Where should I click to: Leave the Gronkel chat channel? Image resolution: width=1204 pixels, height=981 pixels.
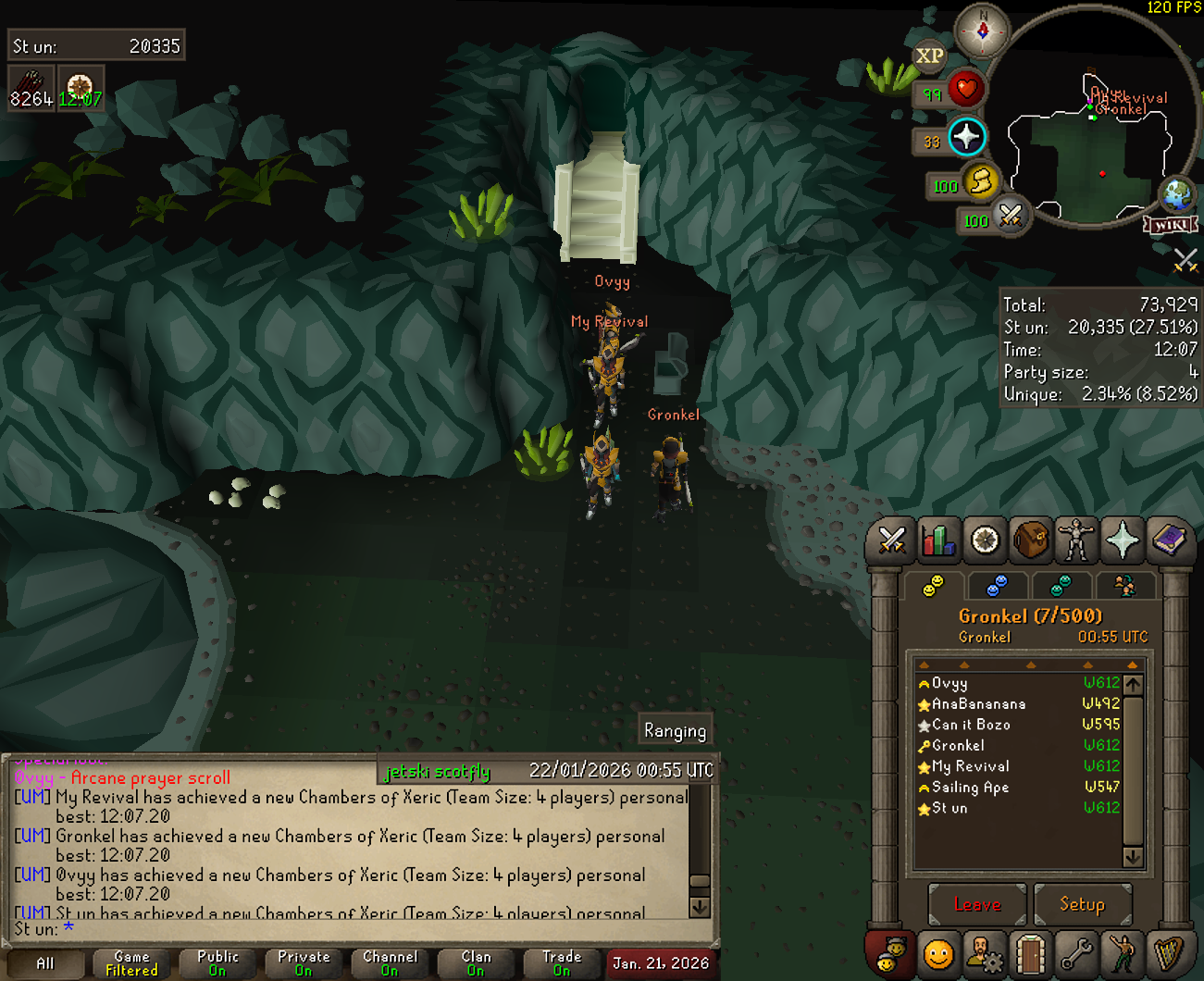click(x=977, y=904)
